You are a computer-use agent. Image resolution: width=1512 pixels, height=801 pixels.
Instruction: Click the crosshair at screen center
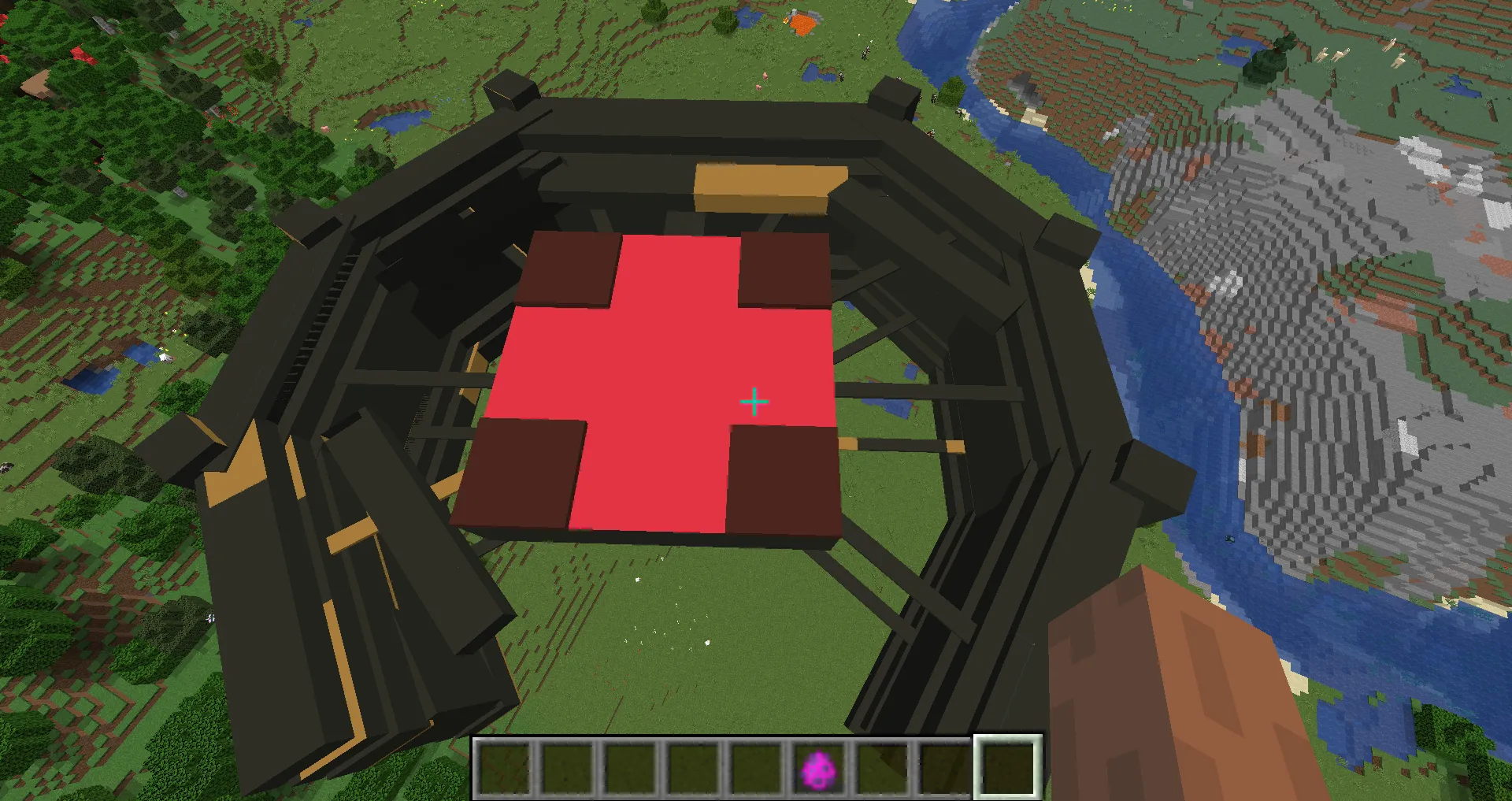point(754,401)
